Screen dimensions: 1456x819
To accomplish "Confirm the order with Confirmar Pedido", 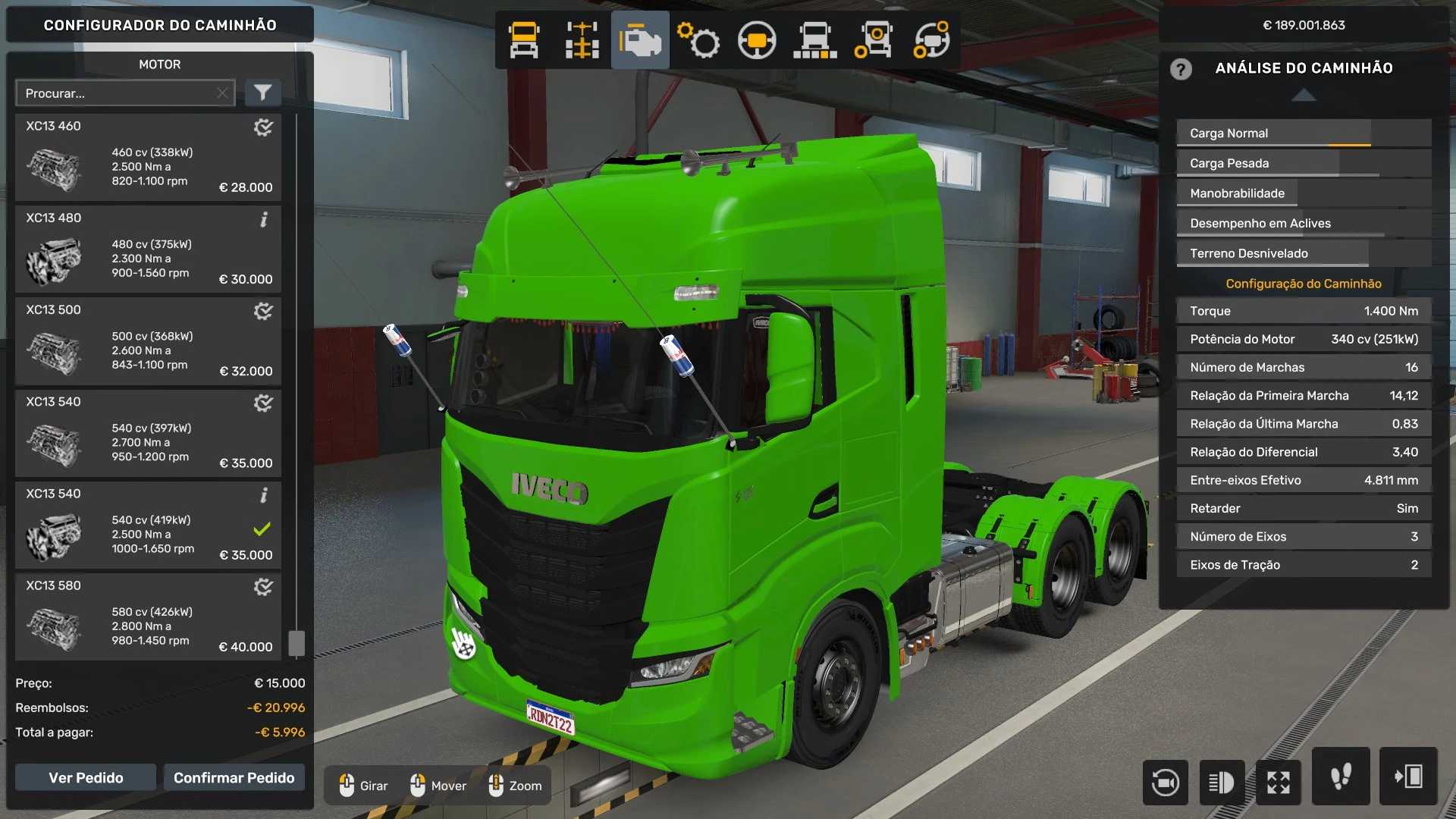I will [x=234, y=778].
